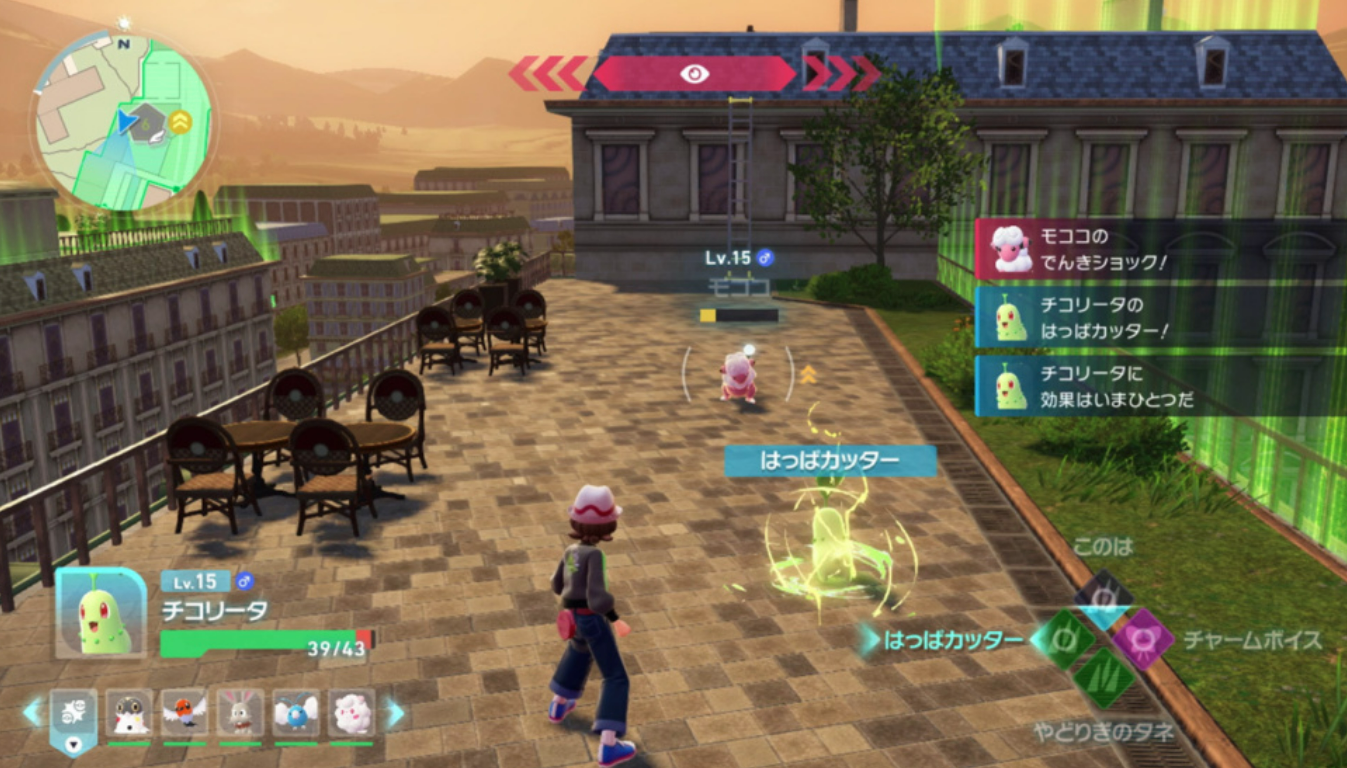The image size is (1347, 768).
Task: Choose the やどりぎのタネ move icon
Action: [1103, 680]
